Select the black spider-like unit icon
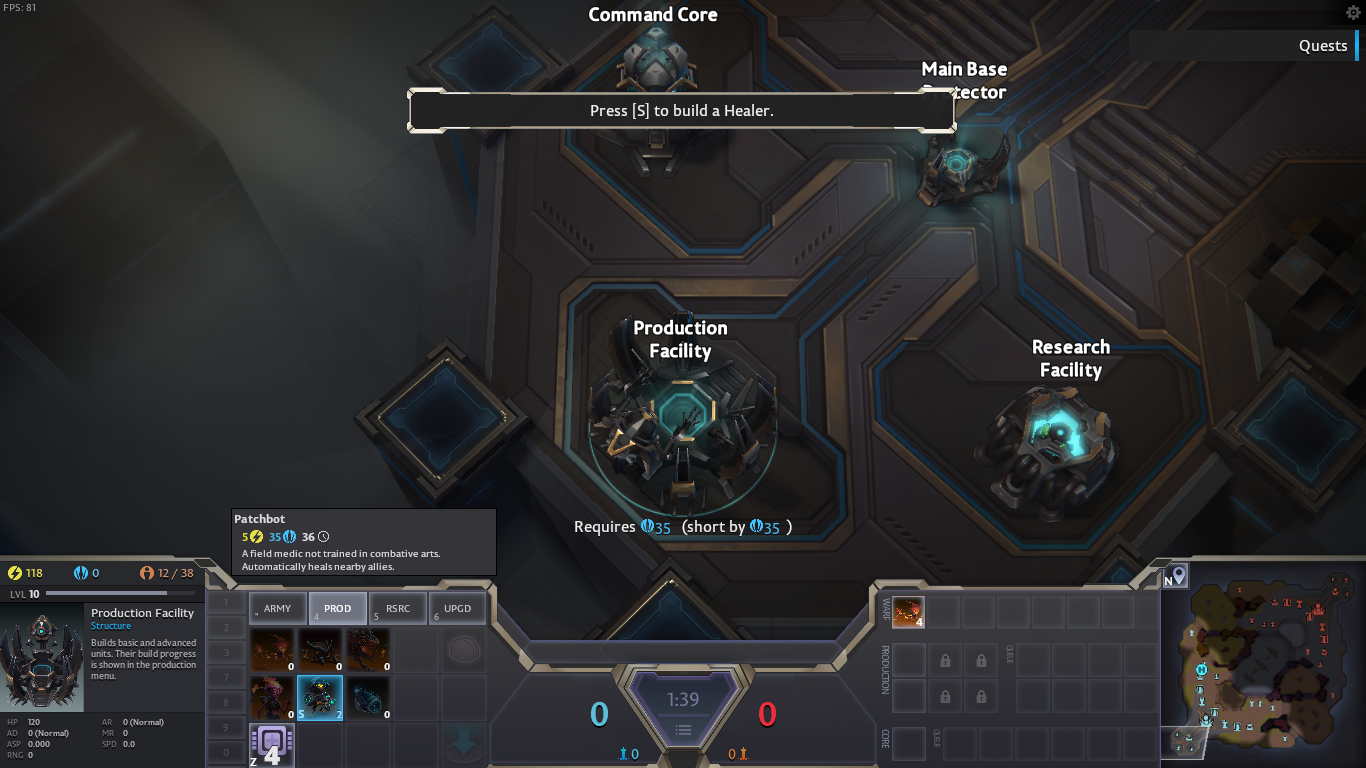 tap(320, 650)
